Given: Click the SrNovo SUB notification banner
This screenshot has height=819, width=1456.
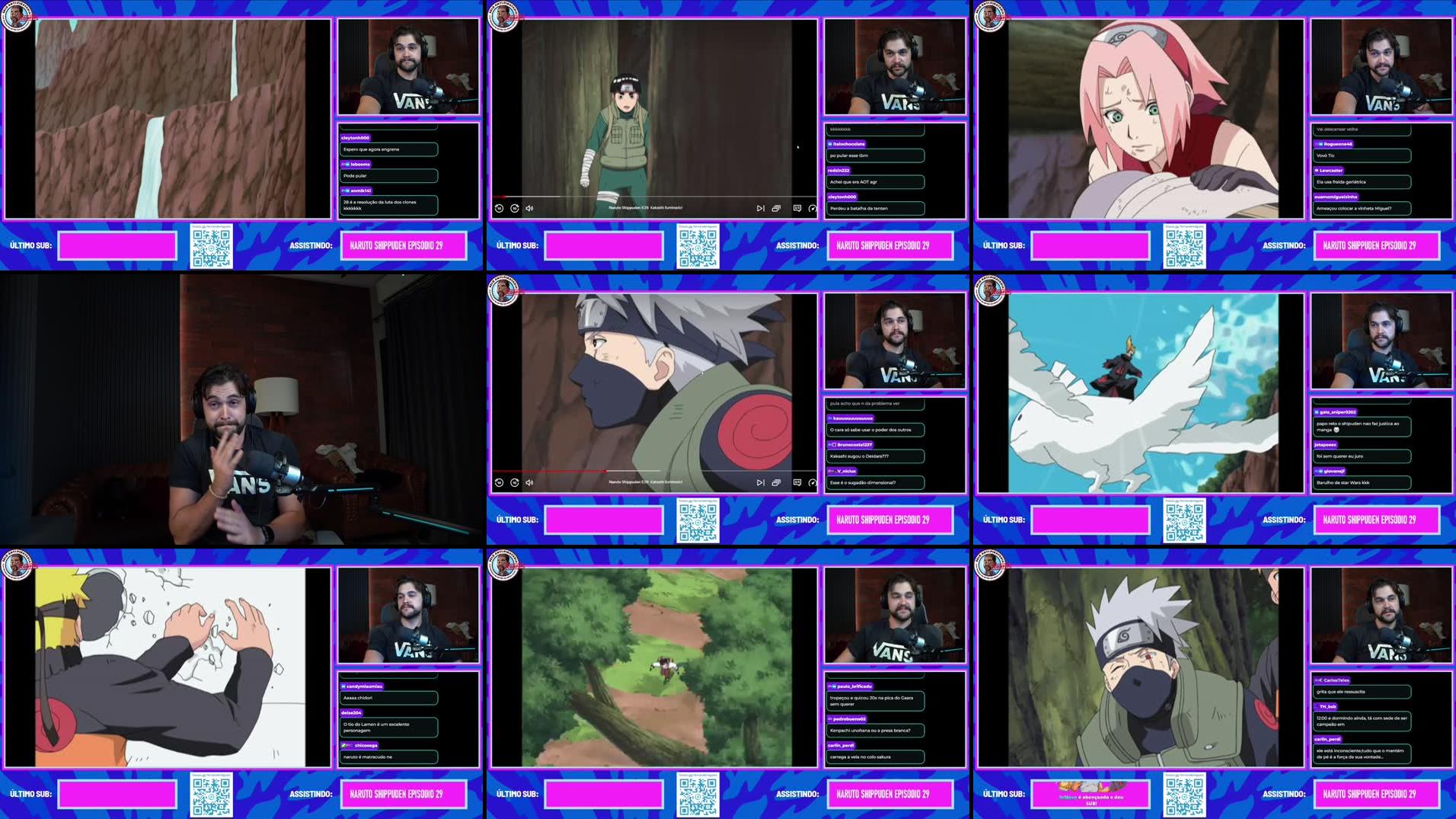Looking at the screenshot, I should [x=1090, y=793].
